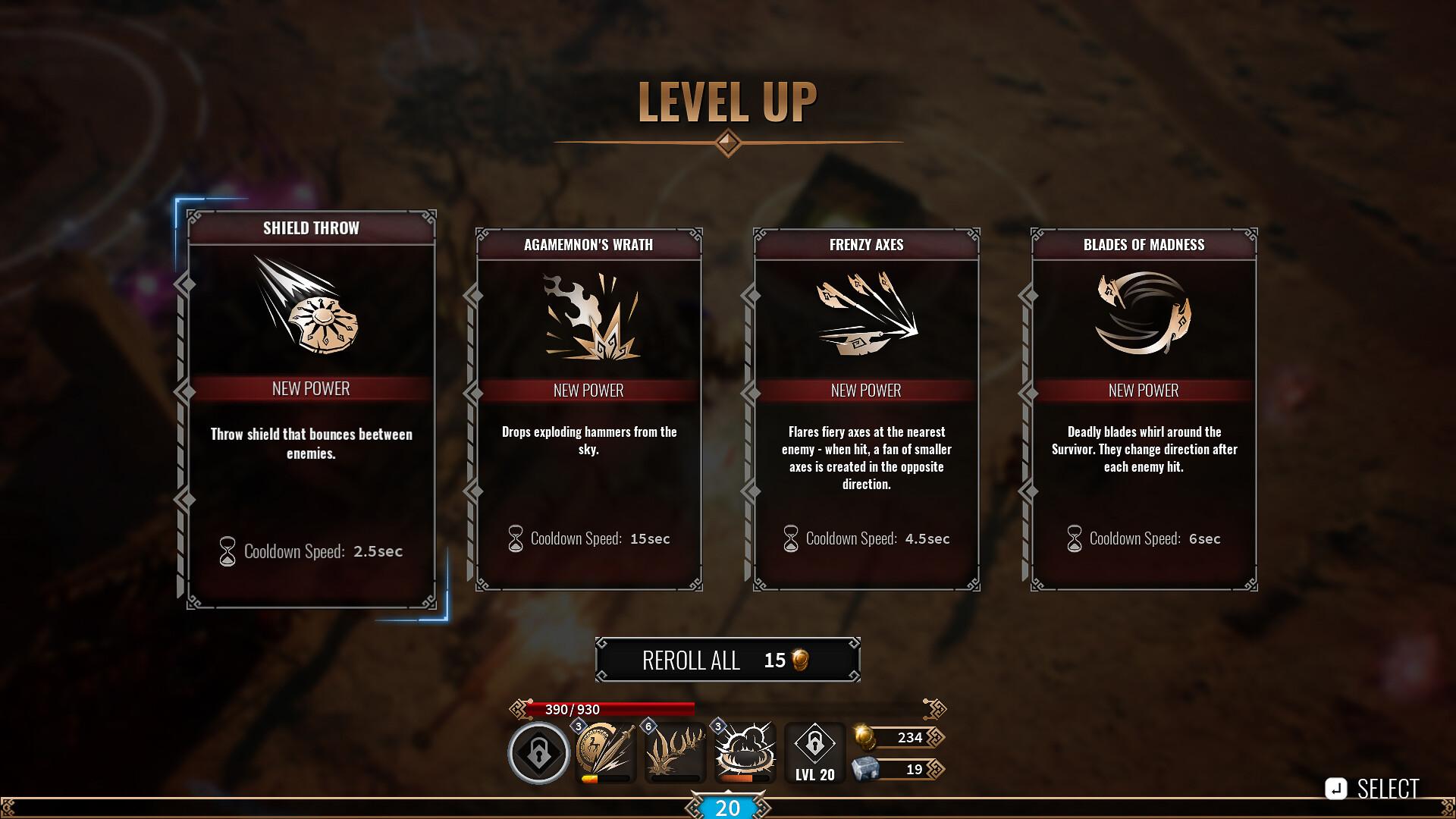Pick the Frenzy Axes power card

(866, 409)
